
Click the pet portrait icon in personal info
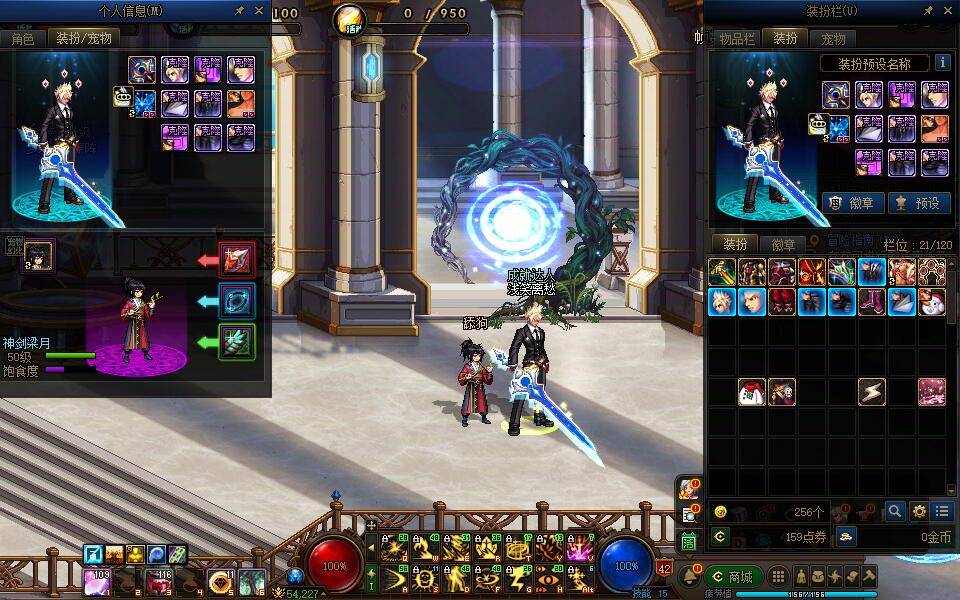(38, 255)
